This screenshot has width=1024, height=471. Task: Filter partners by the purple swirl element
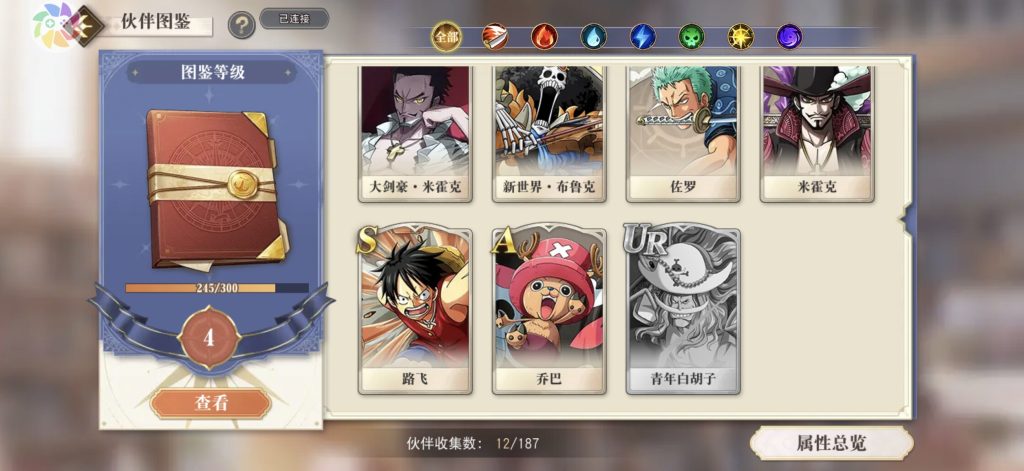[x=790, y=37]
